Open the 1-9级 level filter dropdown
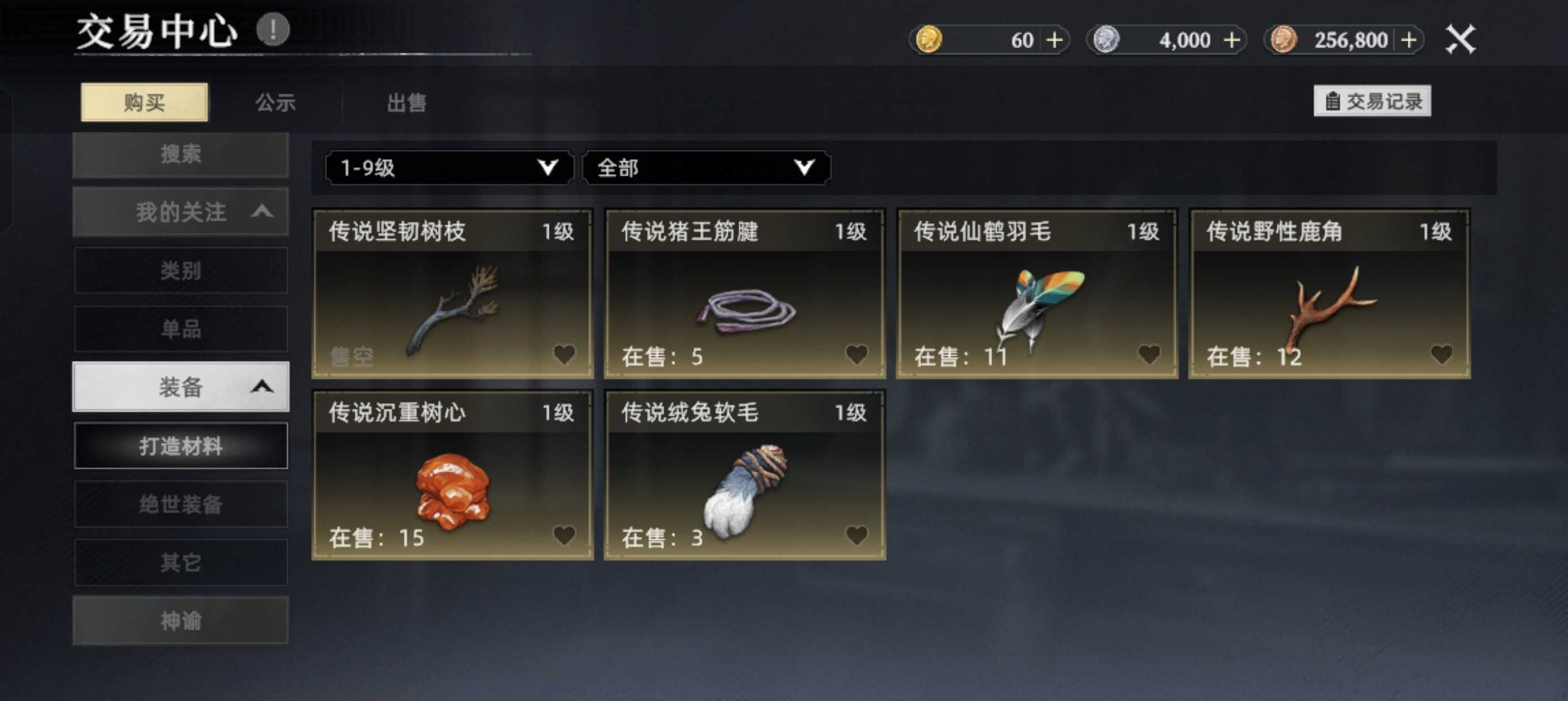The height and width of the screenshot is (701, 1568). pyautogui.click(x=447, y=168)
